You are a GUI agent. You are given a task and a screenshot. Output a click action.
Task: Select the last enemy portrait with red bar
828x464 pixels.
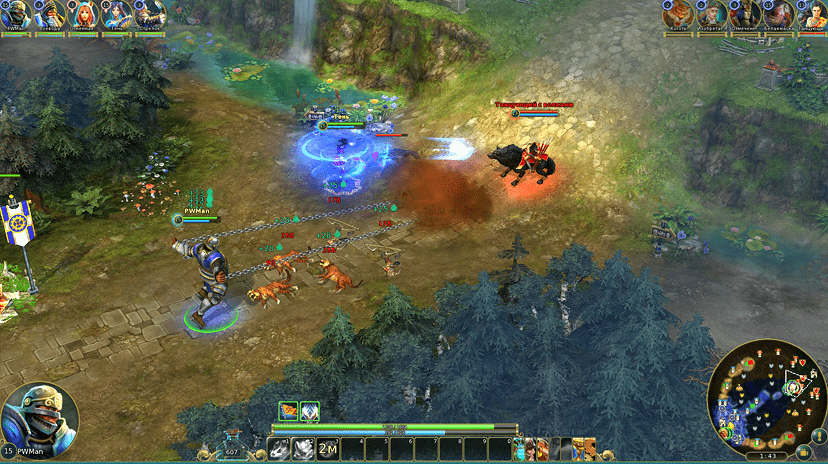point(810,14)
